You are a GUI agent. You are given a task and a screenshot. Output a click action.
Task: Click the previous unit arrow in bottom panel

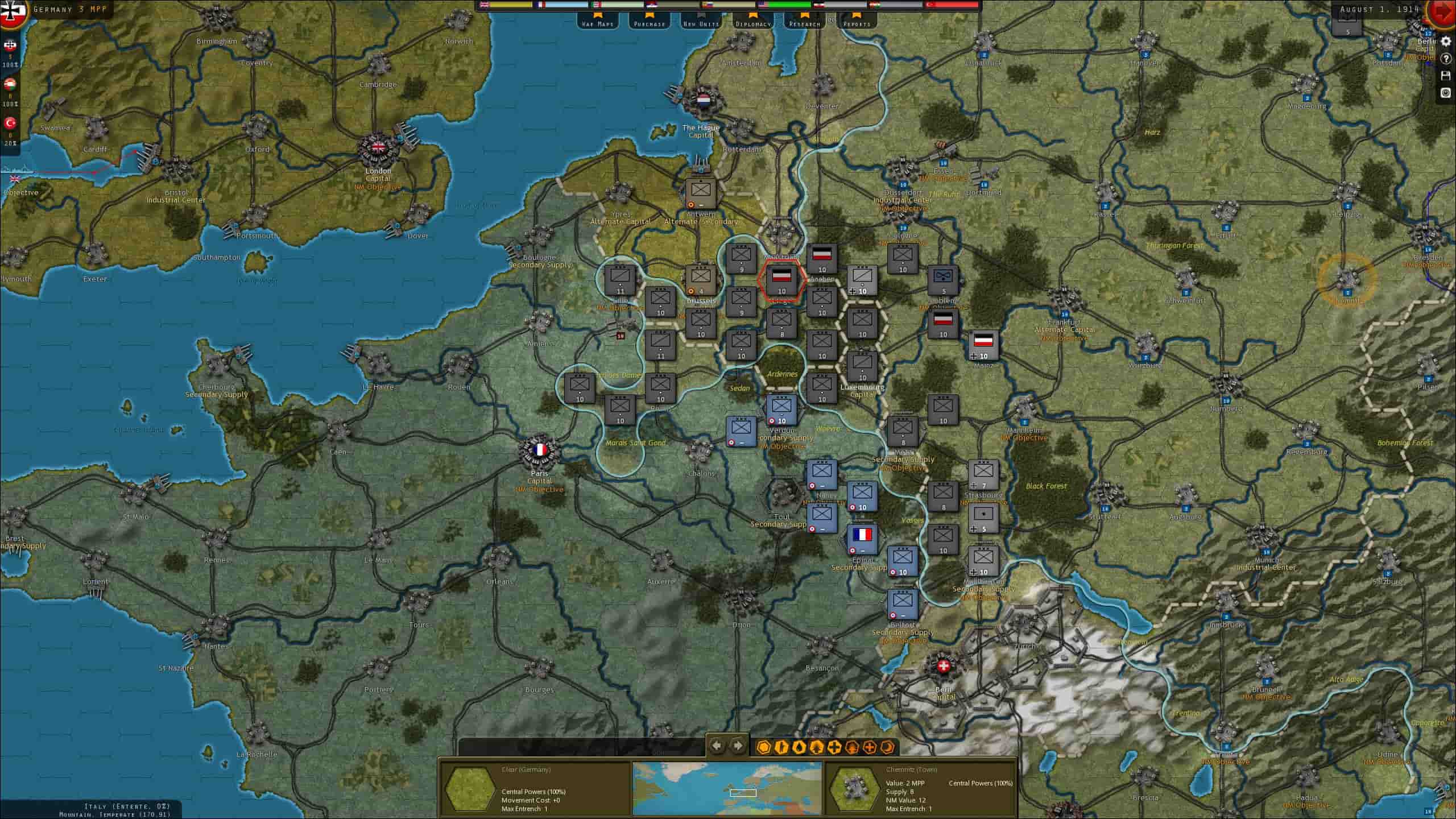pos(715,744)
